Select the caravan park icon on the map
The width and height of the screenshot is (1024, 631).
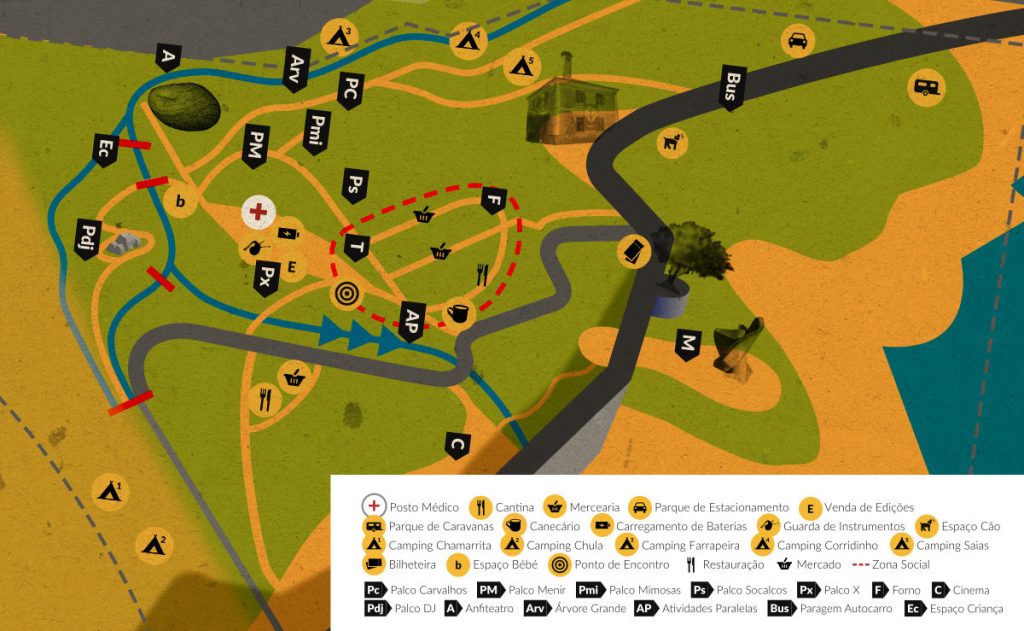click(x=927, y=87)
